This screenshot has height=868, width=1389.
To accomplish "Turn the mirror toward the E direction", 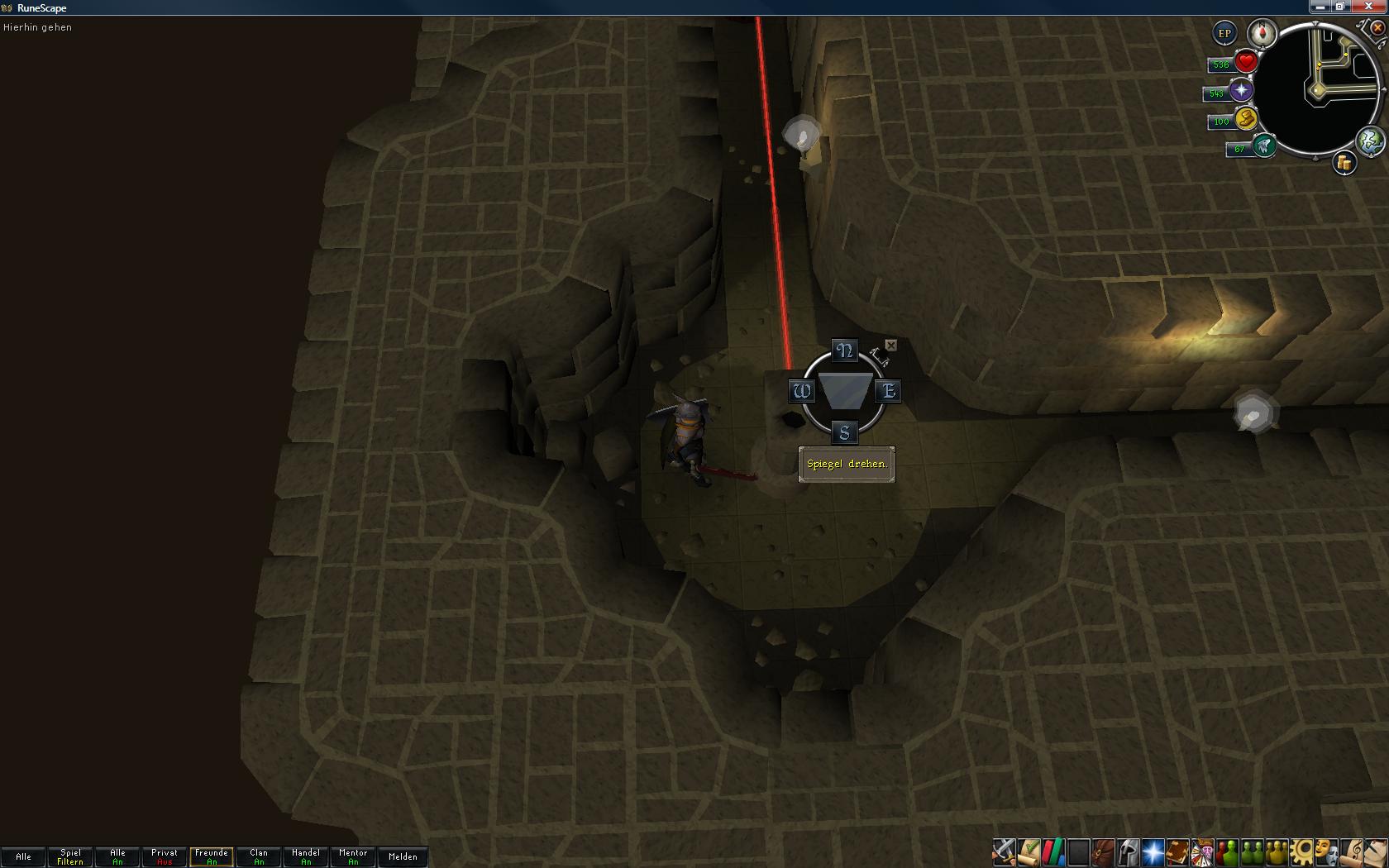I will [889, 391].
